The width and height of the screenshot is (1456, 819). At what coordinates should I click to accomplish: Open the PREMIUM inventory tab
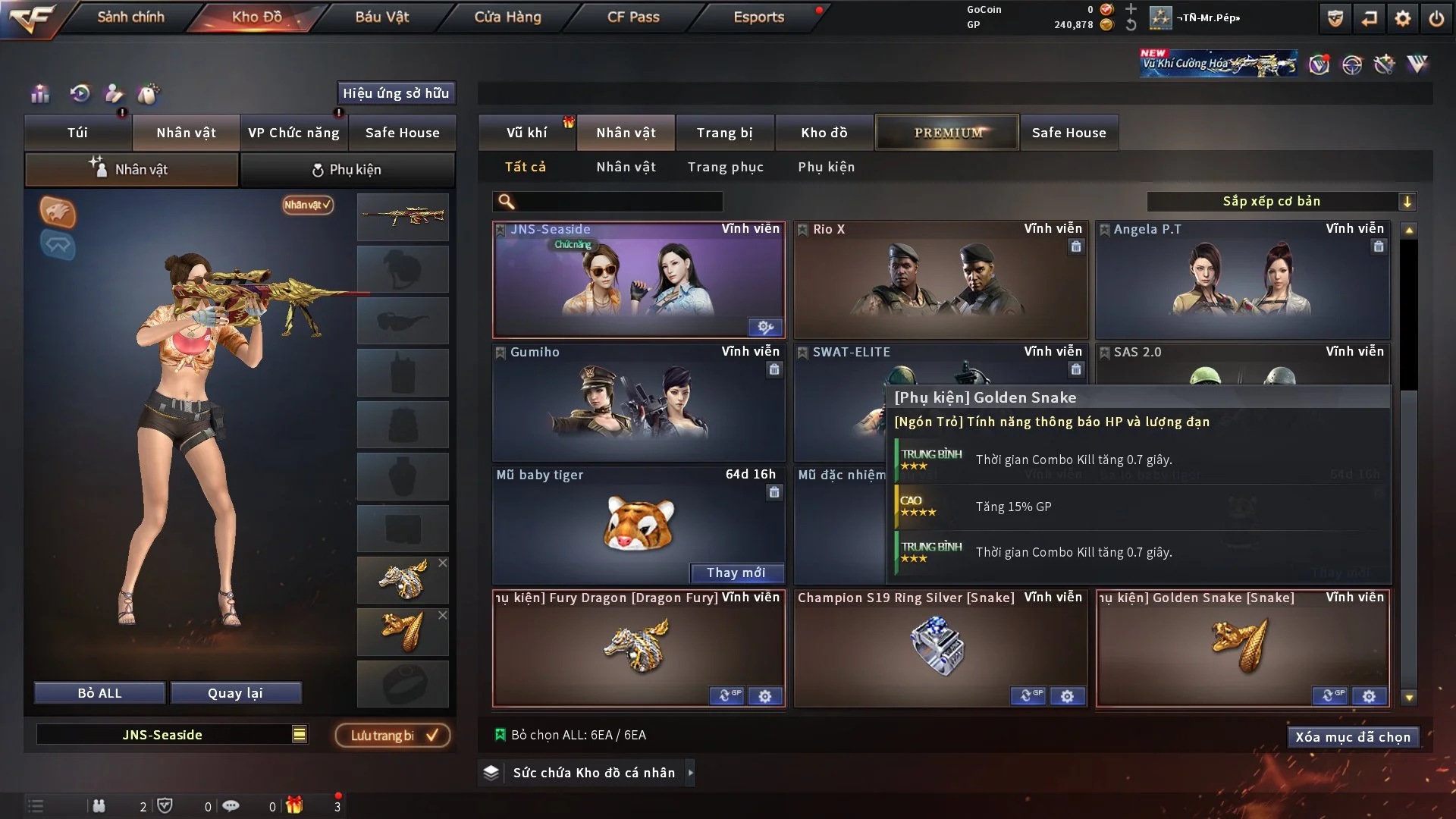tap(947, 132)
